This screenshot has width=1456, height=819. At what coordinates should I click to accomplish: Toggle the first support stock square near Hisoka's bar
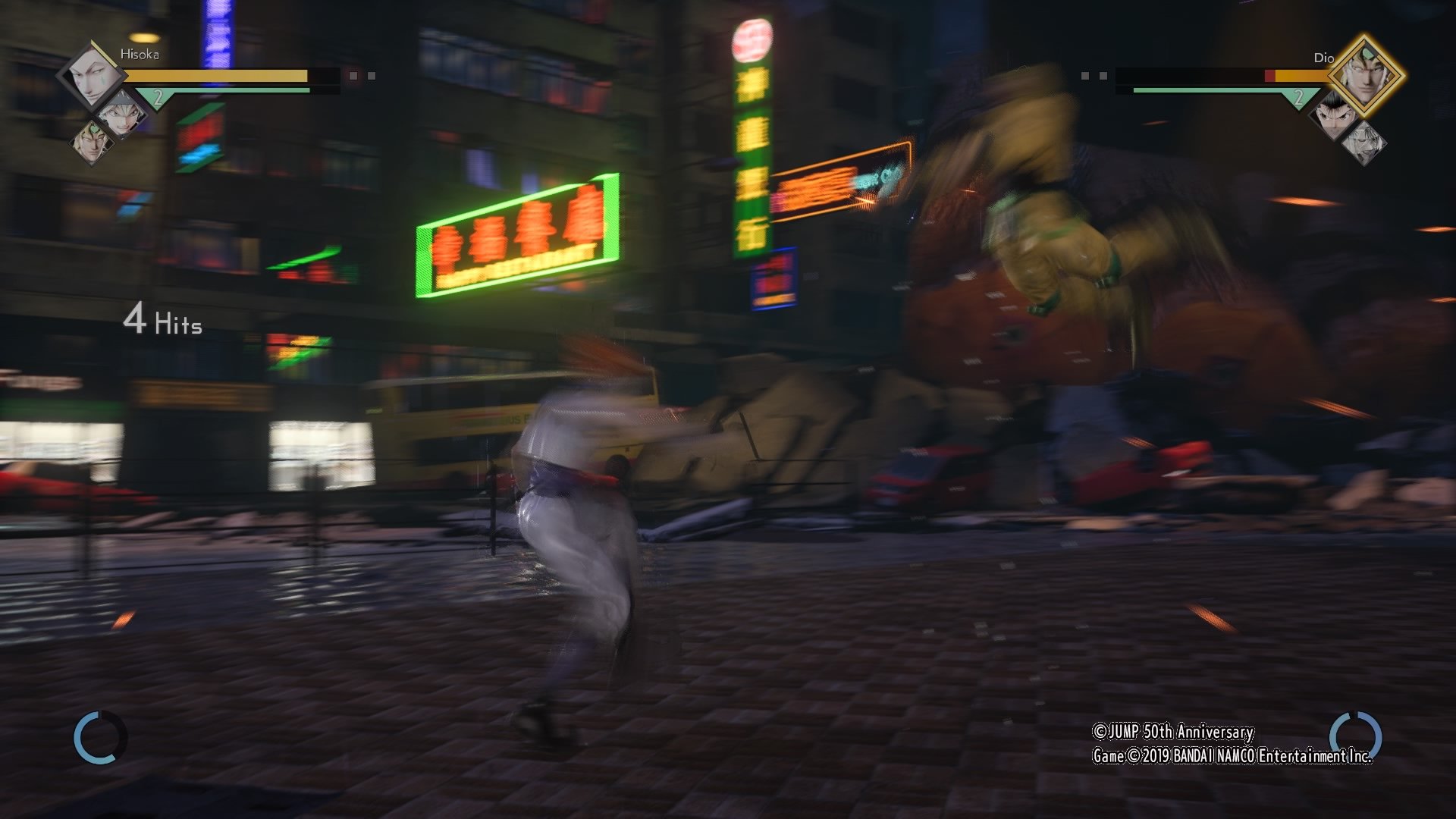[353, 77]
